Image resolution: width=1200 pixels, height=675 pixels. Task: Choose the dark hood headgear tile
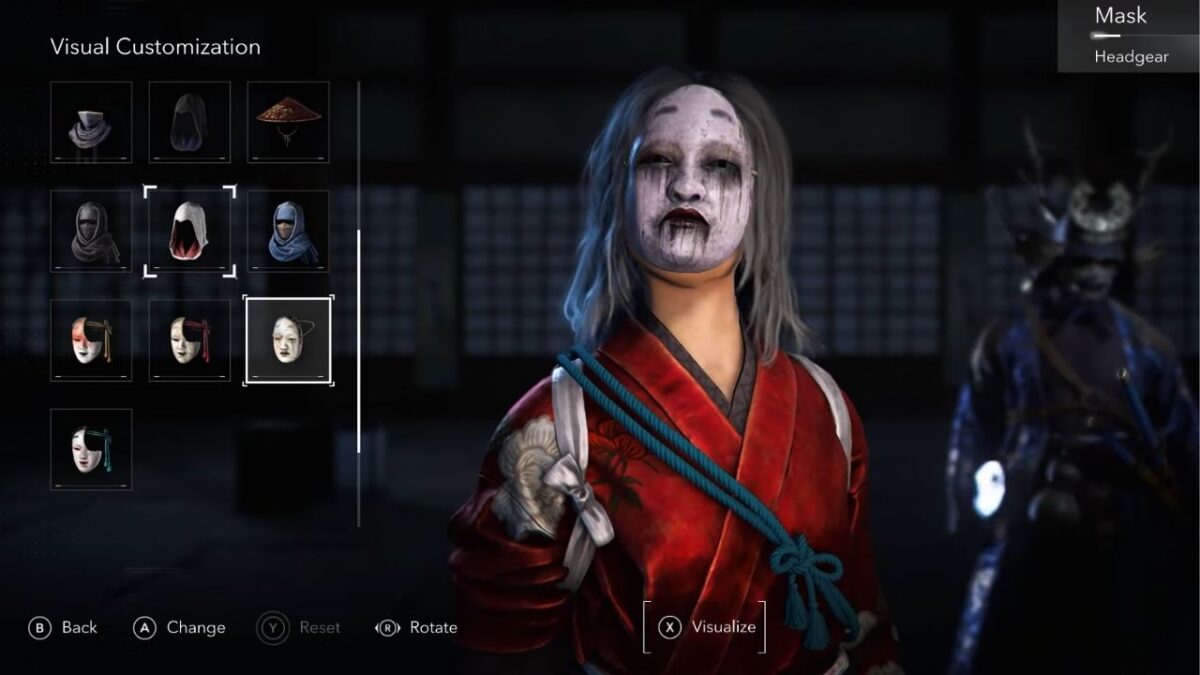190,122
